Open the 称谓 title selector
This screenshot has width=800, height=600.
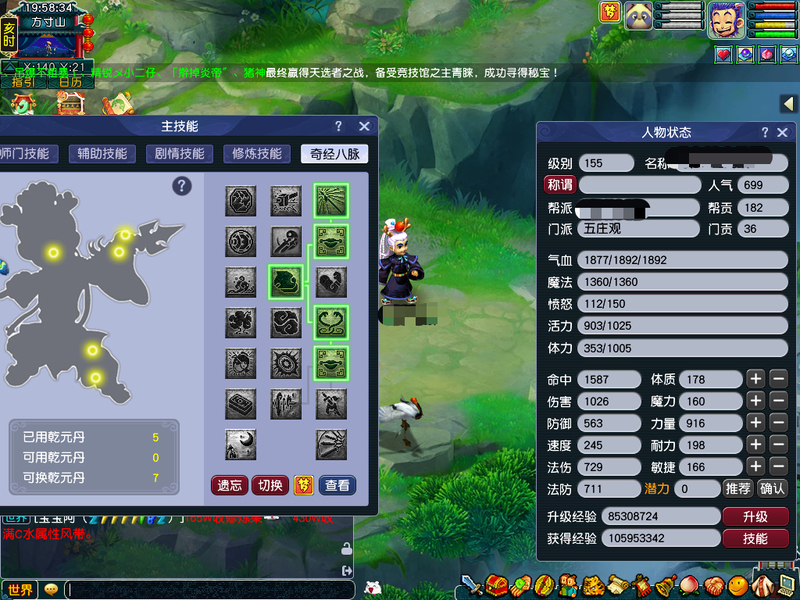click(559, 185)
